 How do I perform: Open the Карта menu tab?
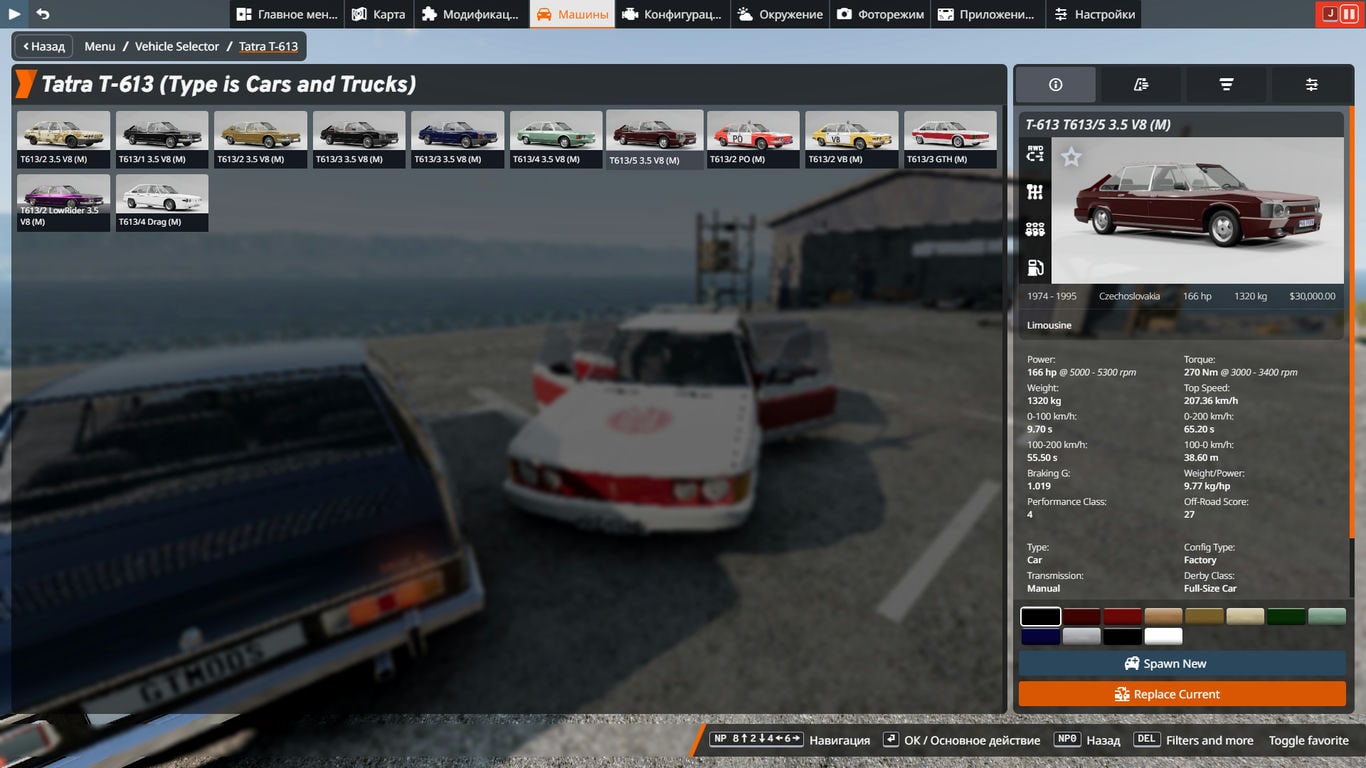click(379, 14)
